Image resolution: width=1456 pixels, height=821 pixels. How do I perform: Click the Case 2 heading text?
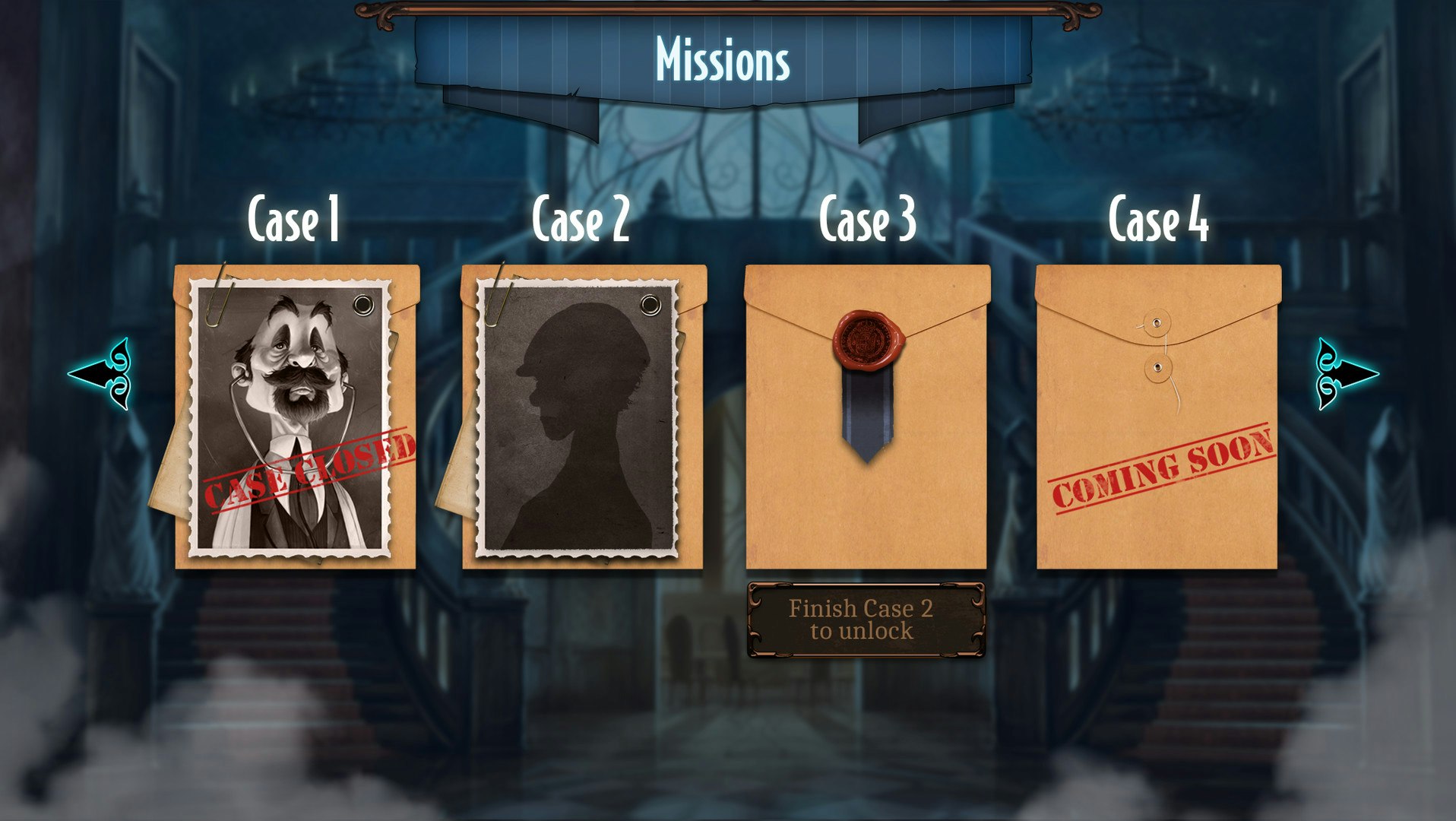(x=581, y=220)
